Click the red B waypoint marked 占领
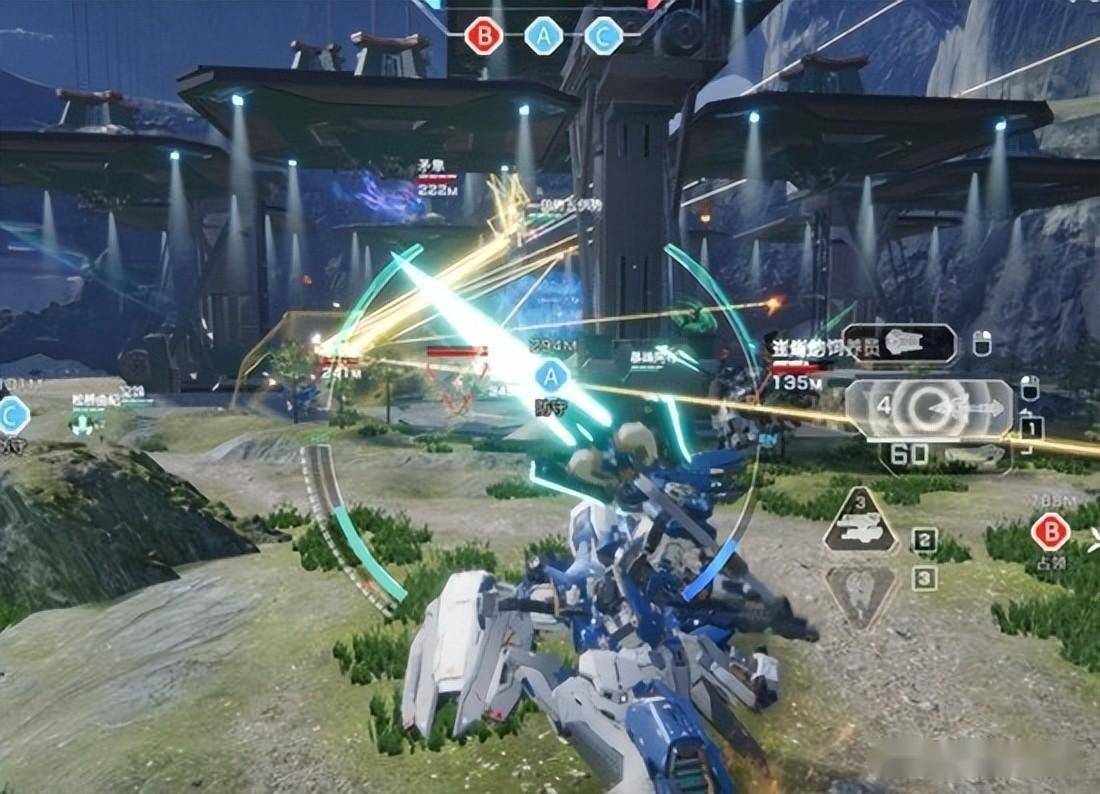 [x=1051, y=531]
